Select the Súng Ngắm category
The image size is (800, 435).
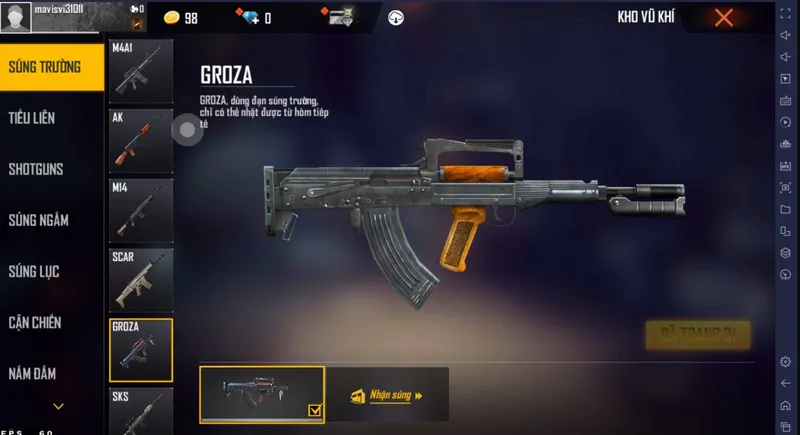[38, 220]
